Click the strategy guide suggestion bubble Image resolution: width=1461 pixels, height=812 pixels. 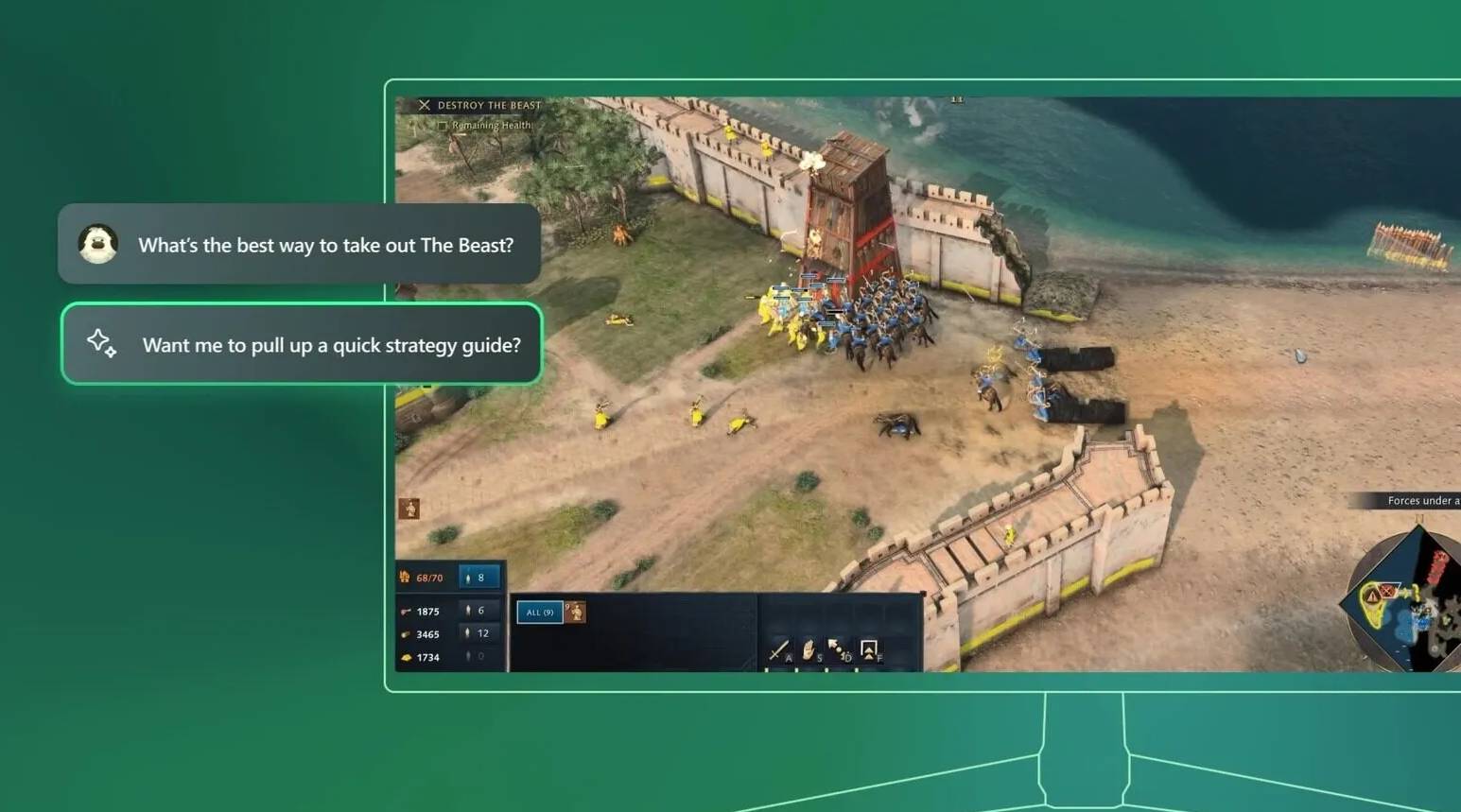[x=302, y=344]
